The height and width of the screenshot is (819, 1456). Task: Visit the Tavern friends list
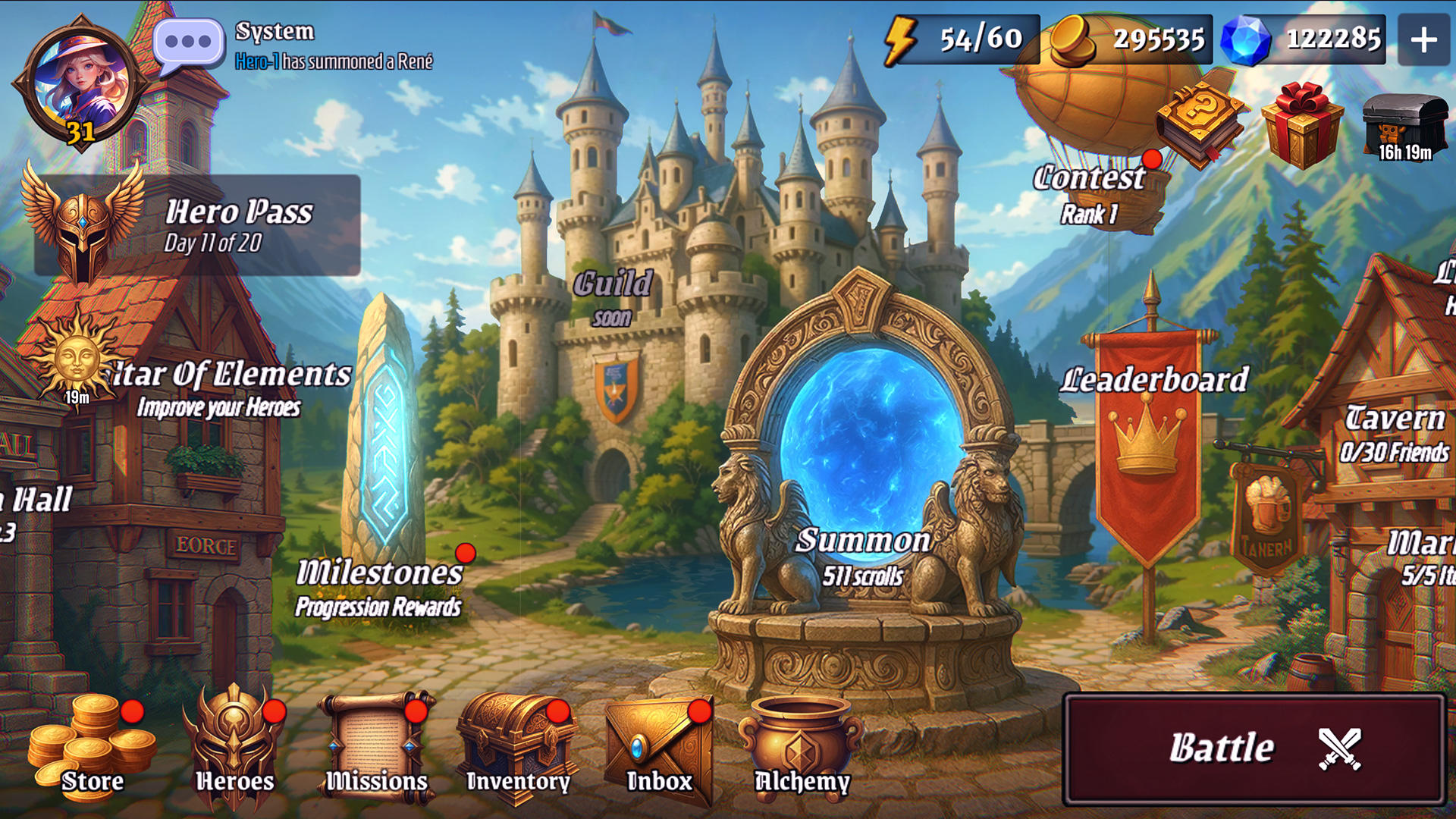point(1394,434)
